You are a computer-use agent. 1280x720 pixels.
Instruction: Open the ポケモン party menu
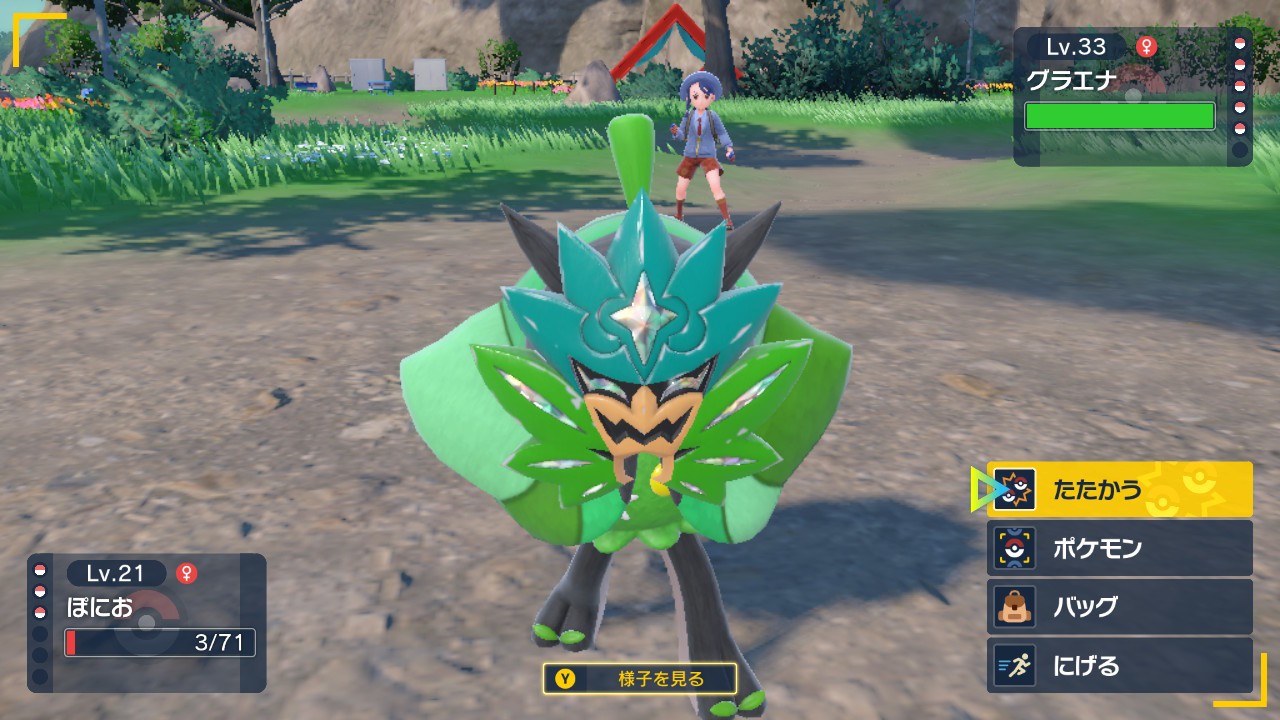pos(1119,548)
